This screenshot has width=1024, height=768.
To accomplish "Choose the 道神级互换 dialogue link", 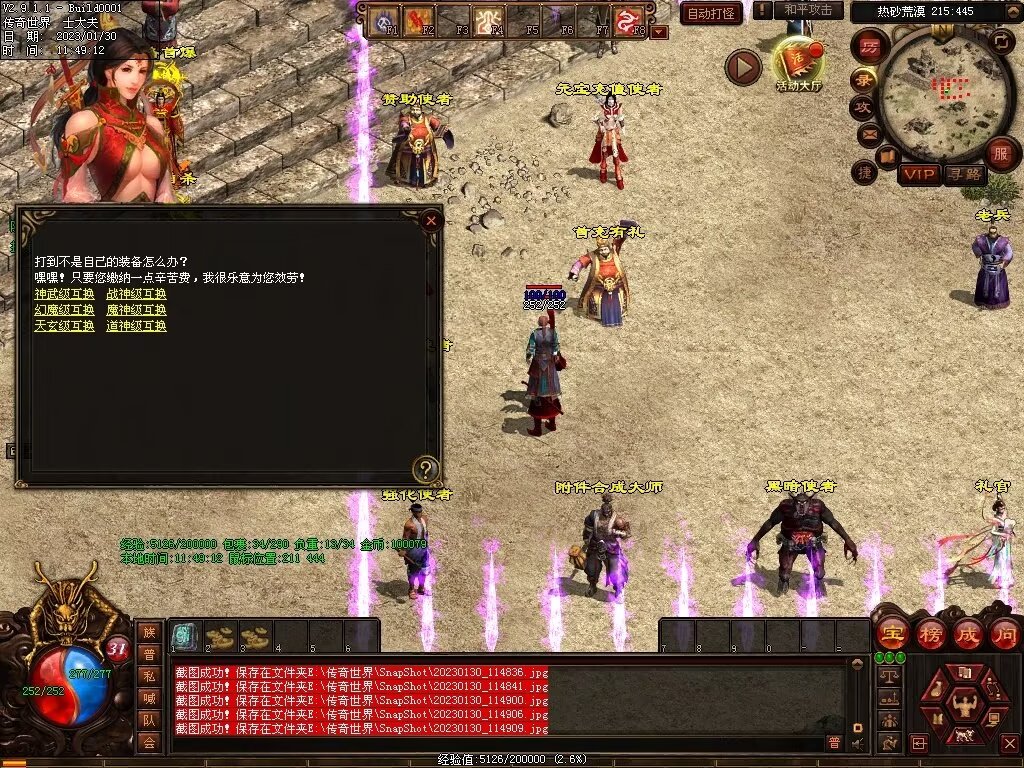I will pos(136,326).
